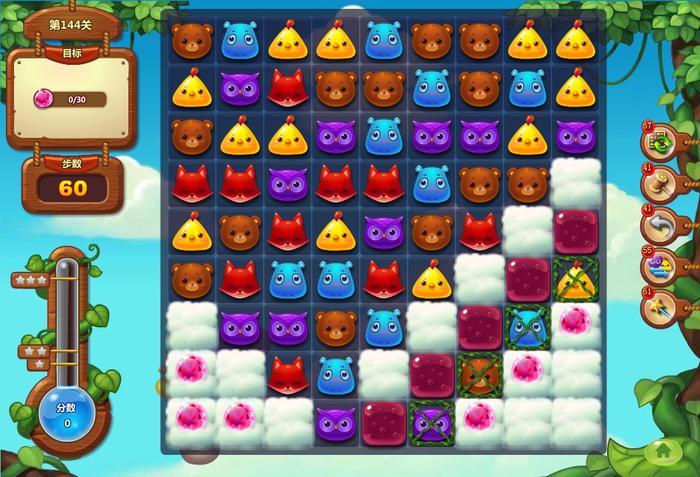Choose the vine-caged purple owl tile
This screenshot has height=477, width=700.
coord(431,422)
